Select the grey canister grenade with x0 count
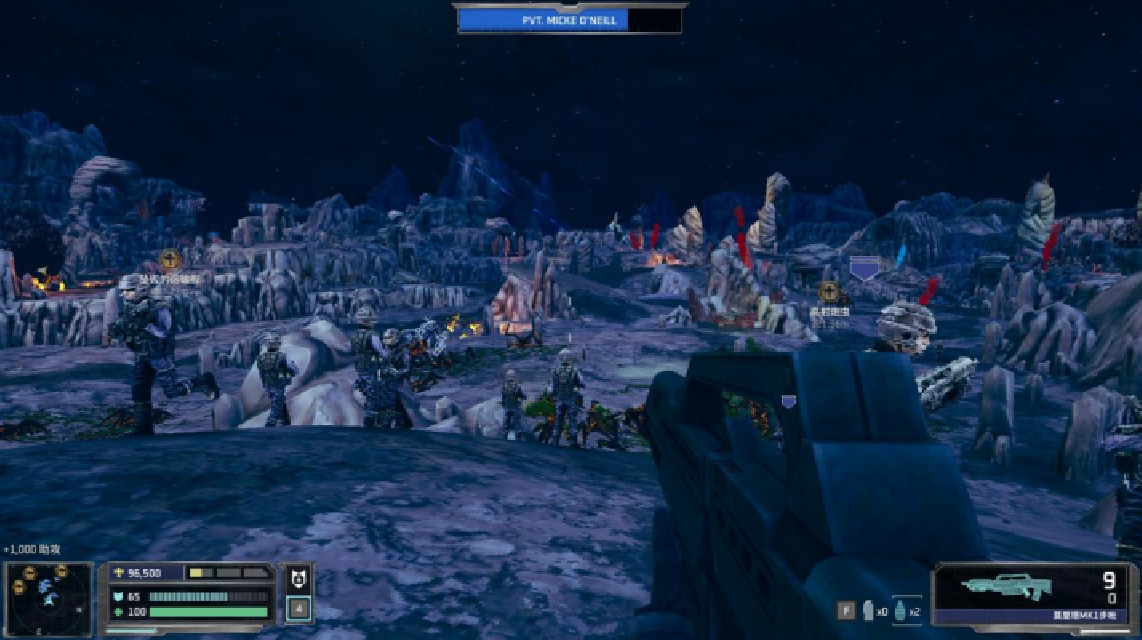This screenshot has width=1142, height=640. (868, 611)
